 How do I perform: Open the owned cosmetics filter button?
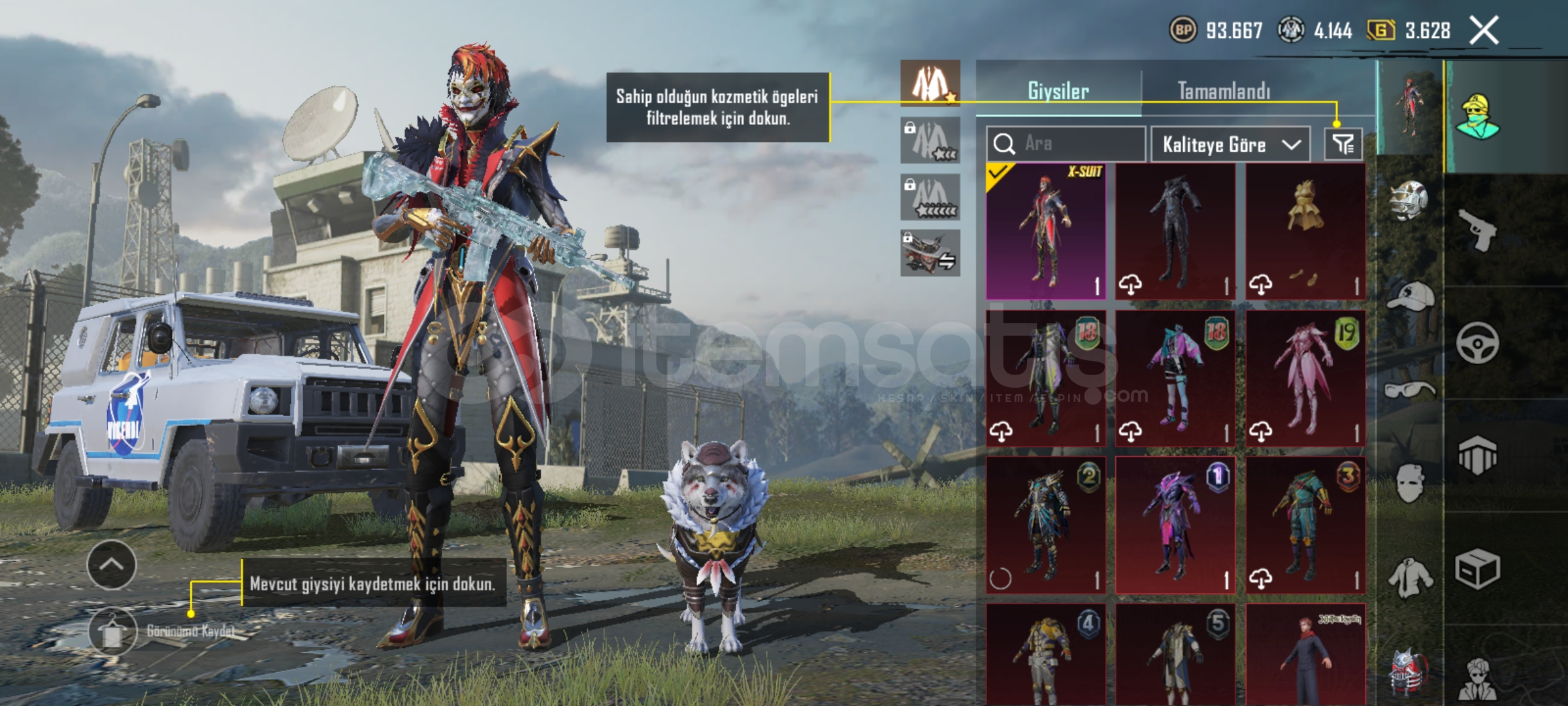point(1343,144)
